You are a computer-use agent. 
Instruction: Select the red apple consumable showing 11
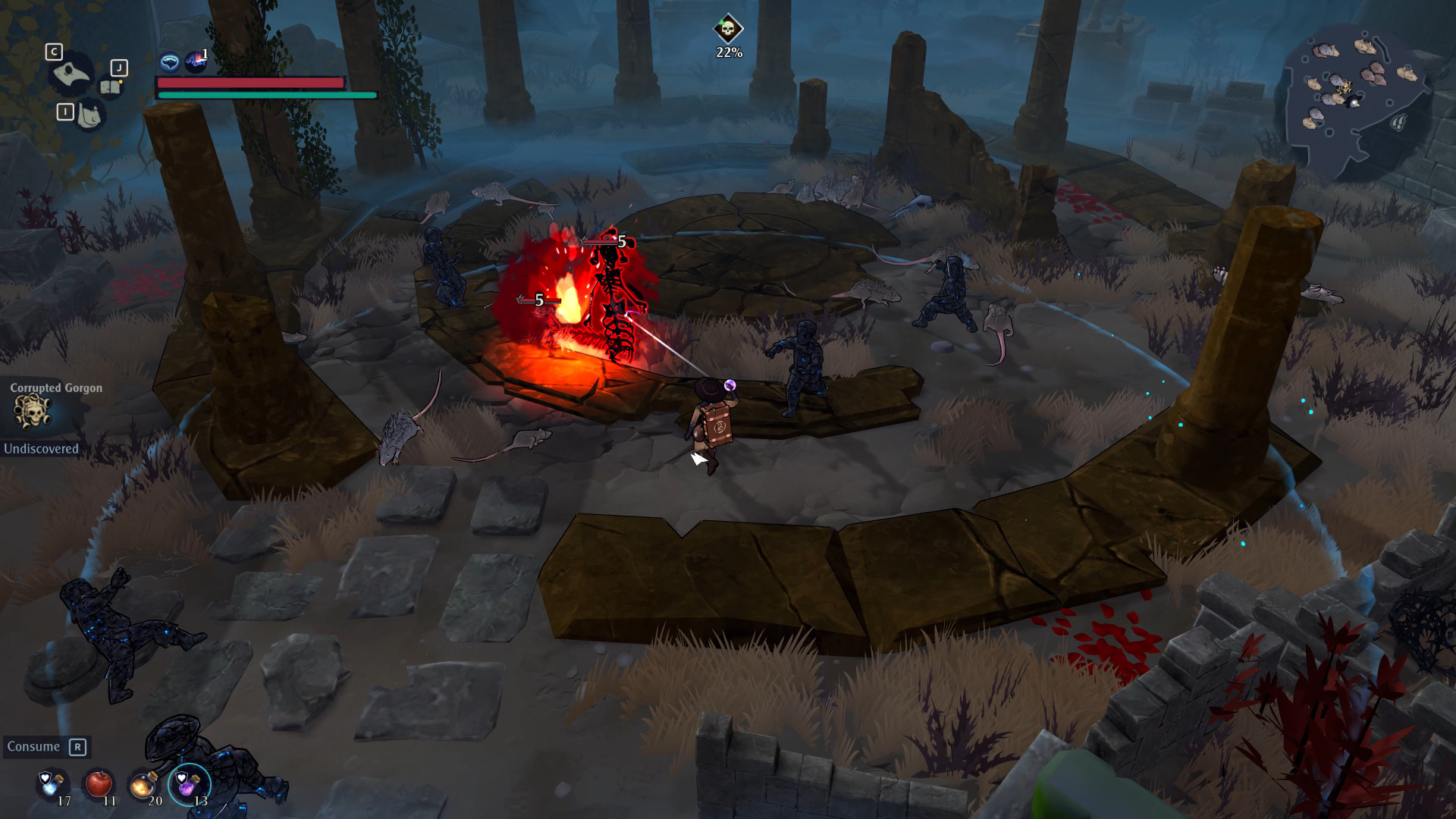(x=99, y=785)
